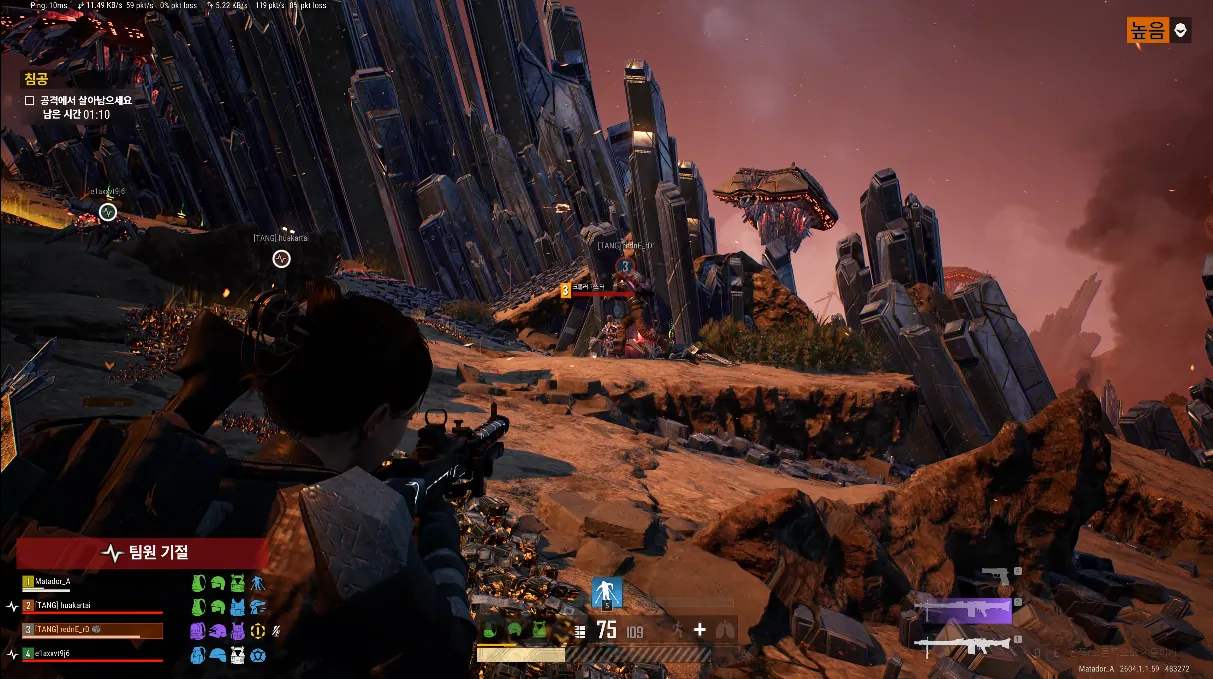Screen dimensions: 1213x679
Task: Click the purple backpack icon in rednE_r0's row
Action: click(199, 630)
